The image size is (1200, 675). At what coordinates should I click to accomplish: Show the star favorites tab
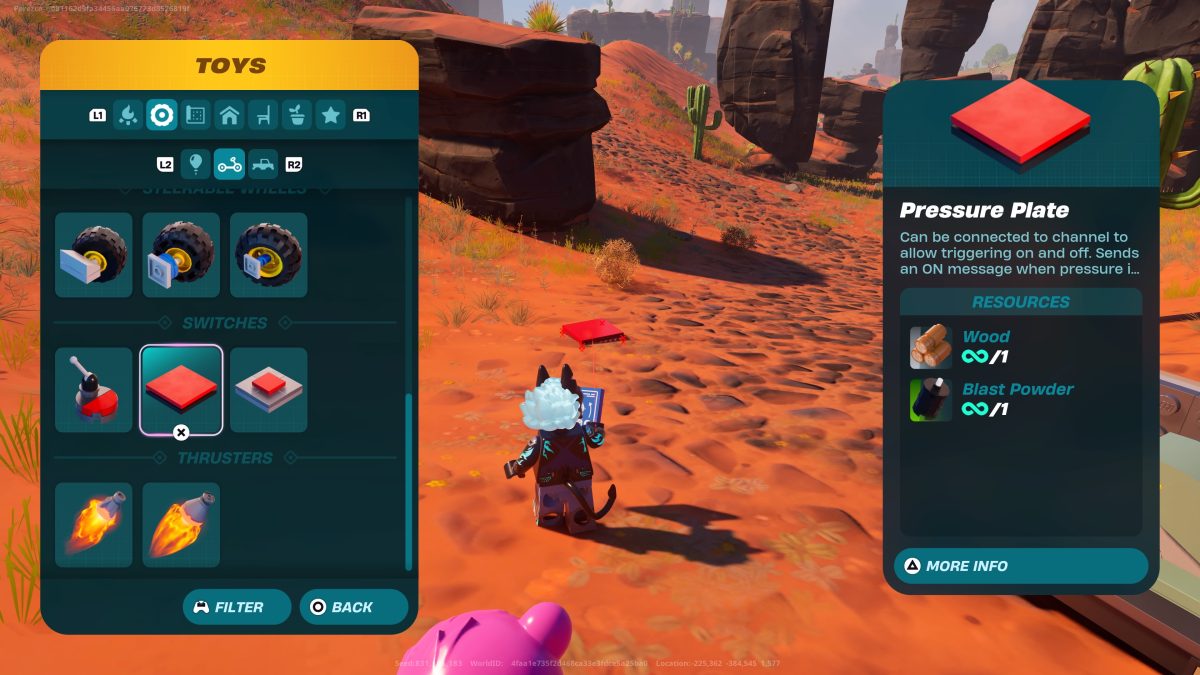(331, 115)
